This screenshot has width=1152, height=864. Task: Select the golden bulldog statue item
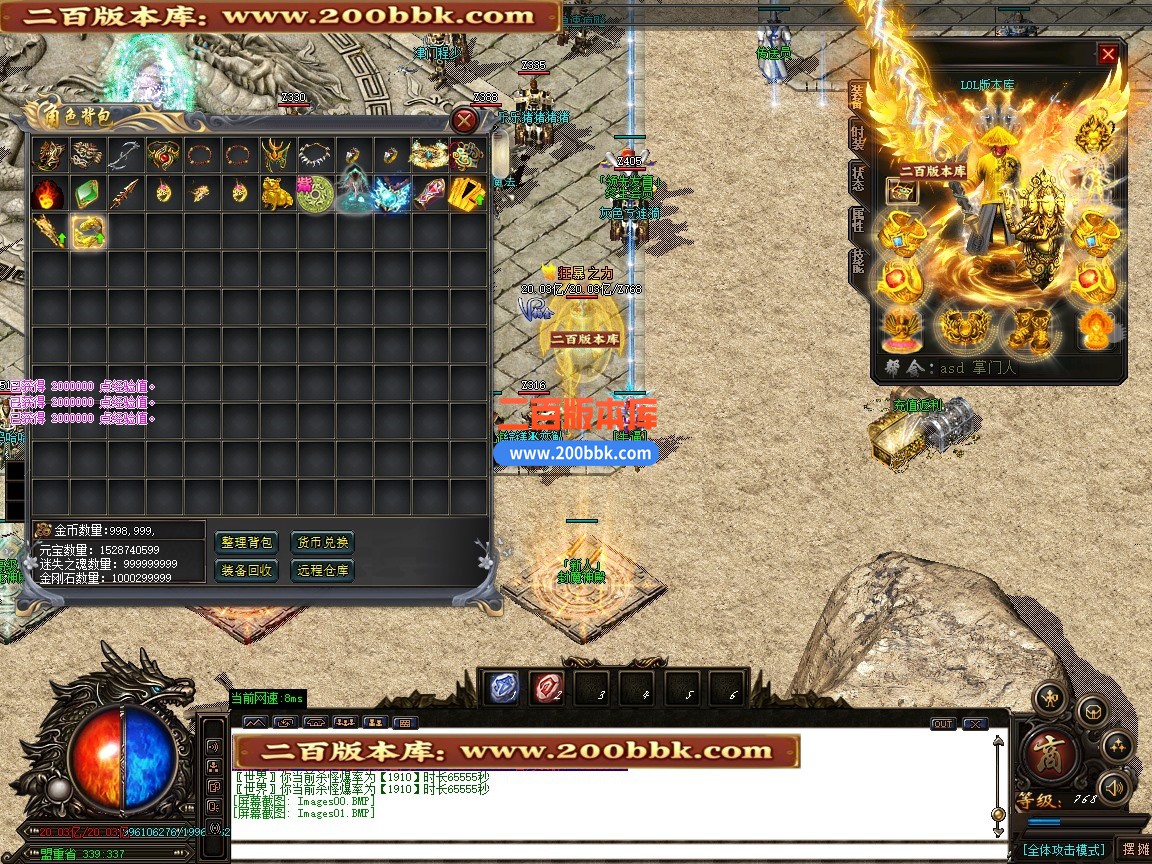pyautogui.click(x=277, y=194)
